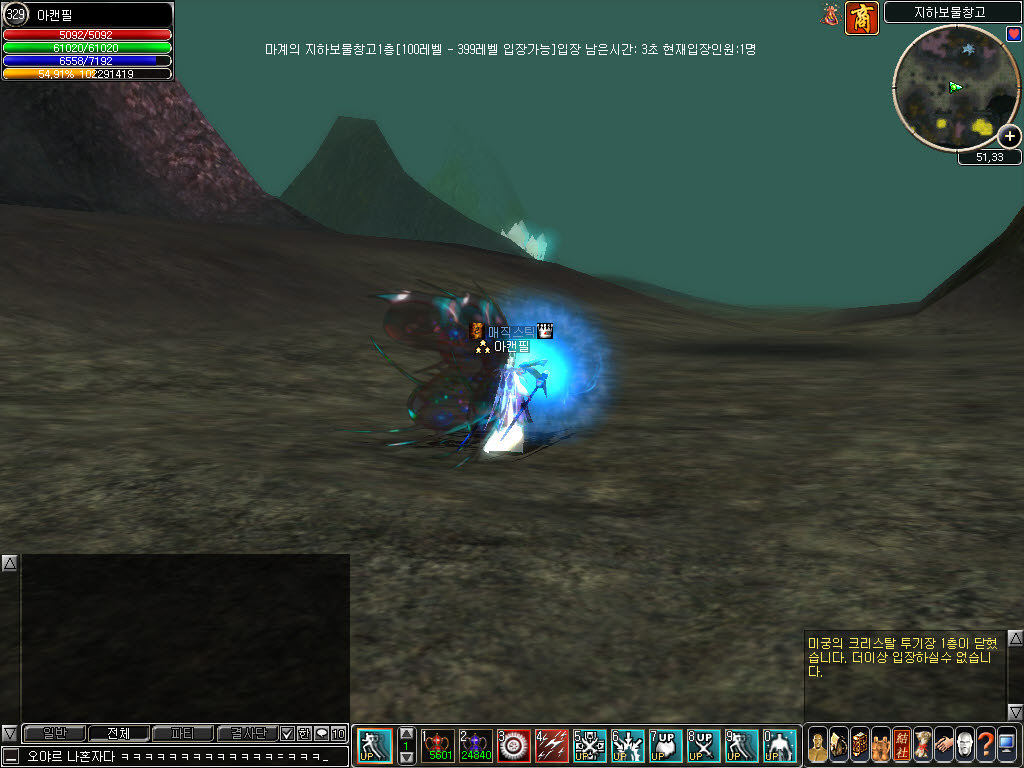Image resolution: width=1024 pixels, height=768 pixels.
Task: Open the 파티 chat tab
Action: (182, 733)
